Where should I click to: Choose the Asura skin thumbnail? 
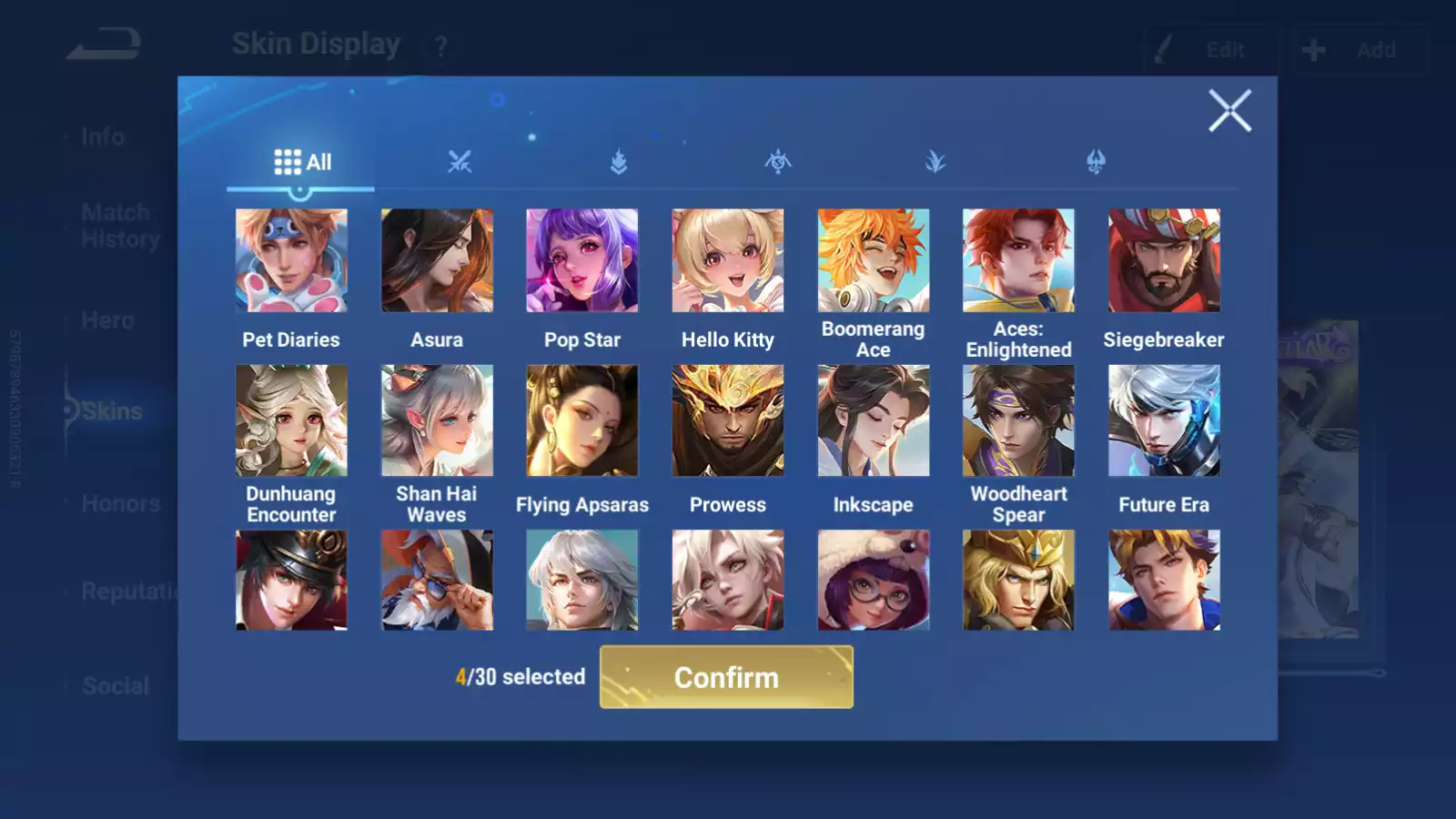[437, 260]
